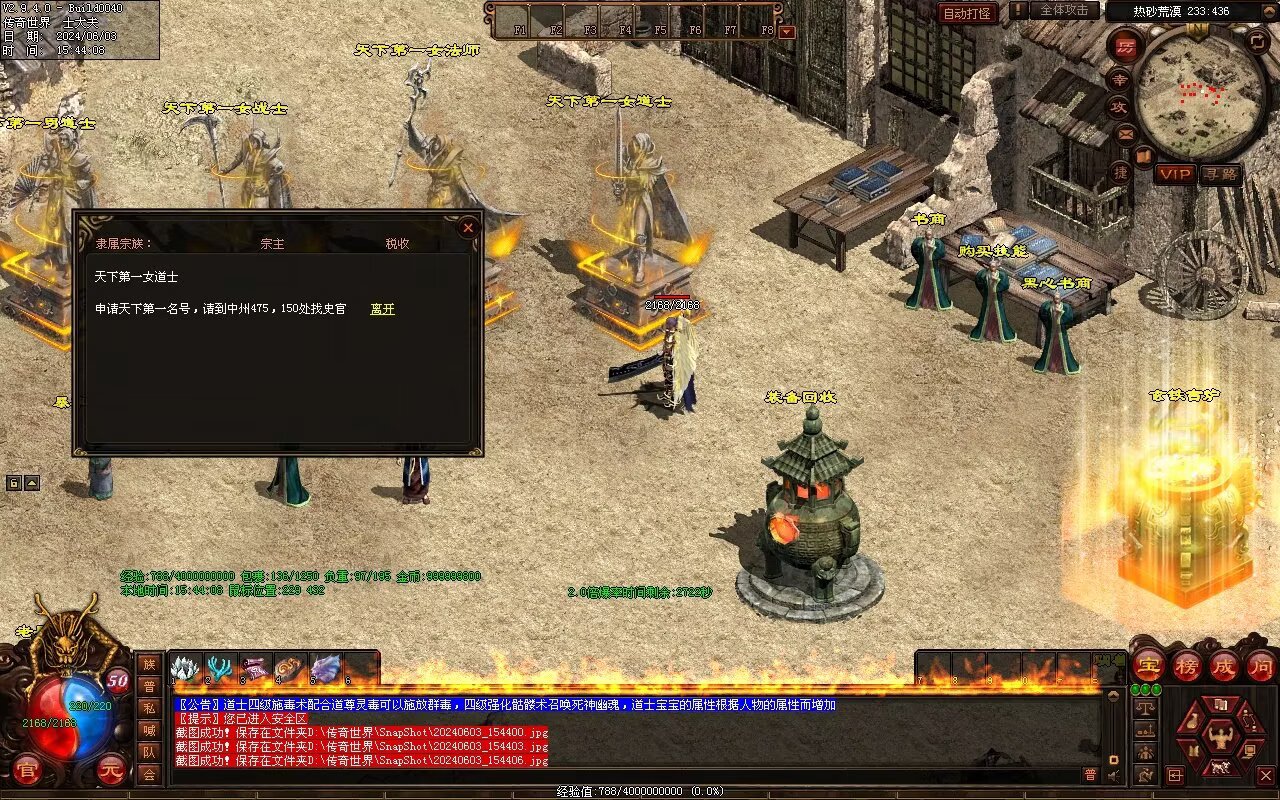The height and width of the screenshot is (800, 1280).
Task: Open the VIP panel
Action: pos(1175,174)
